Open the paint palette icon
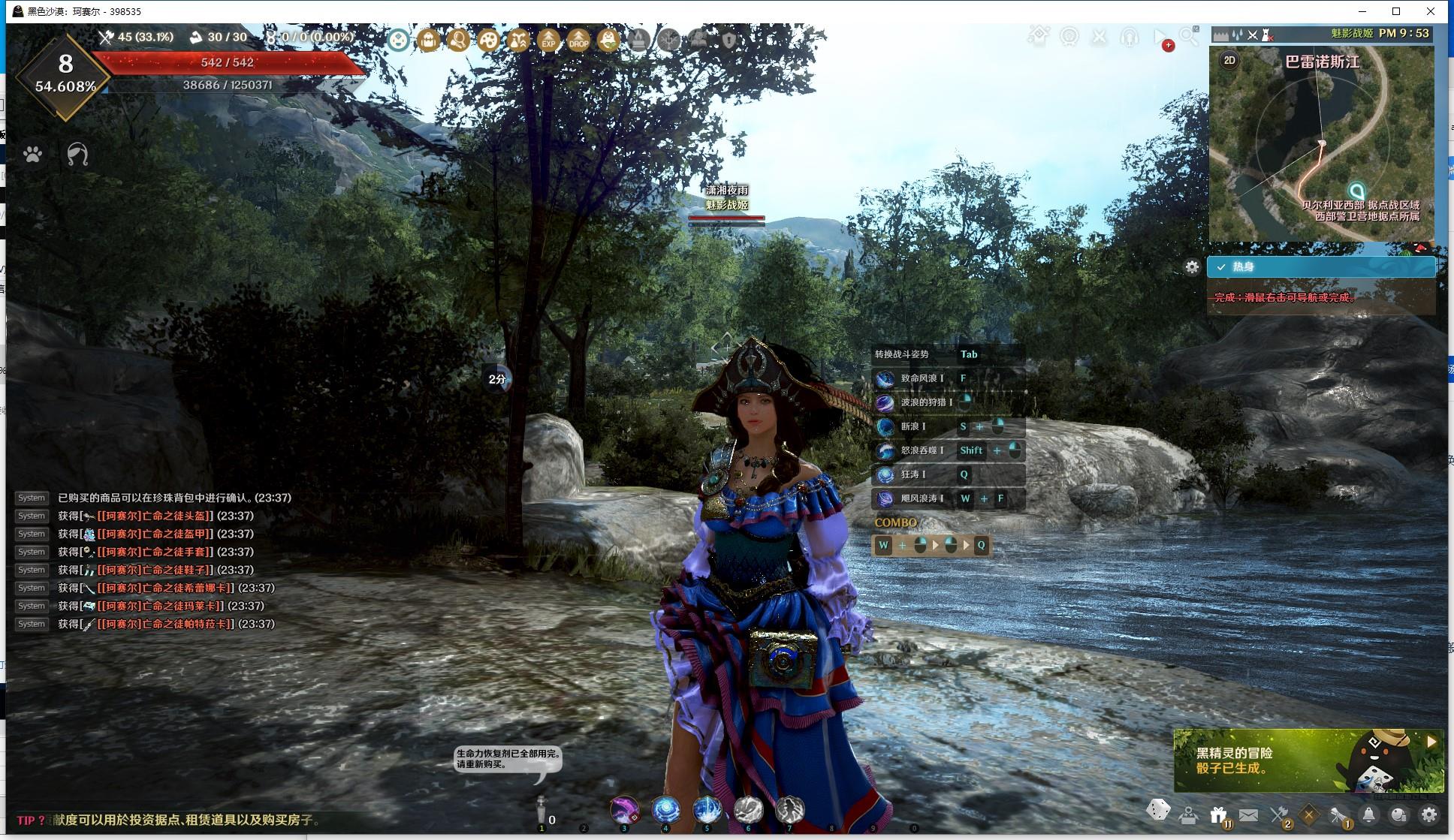 [489, 40]
